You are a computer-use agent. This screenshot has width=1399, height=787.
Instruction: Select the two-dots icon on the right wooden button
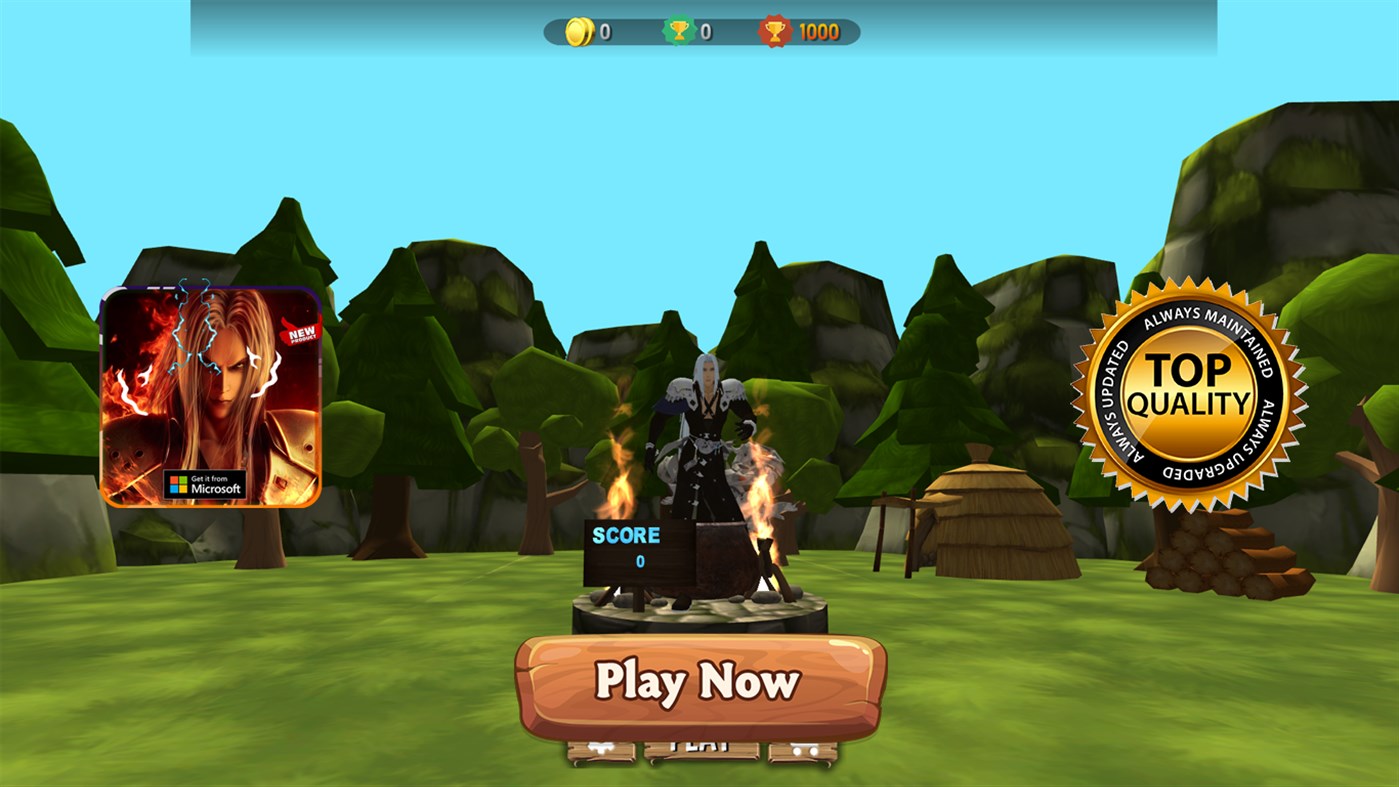point(805,749)
